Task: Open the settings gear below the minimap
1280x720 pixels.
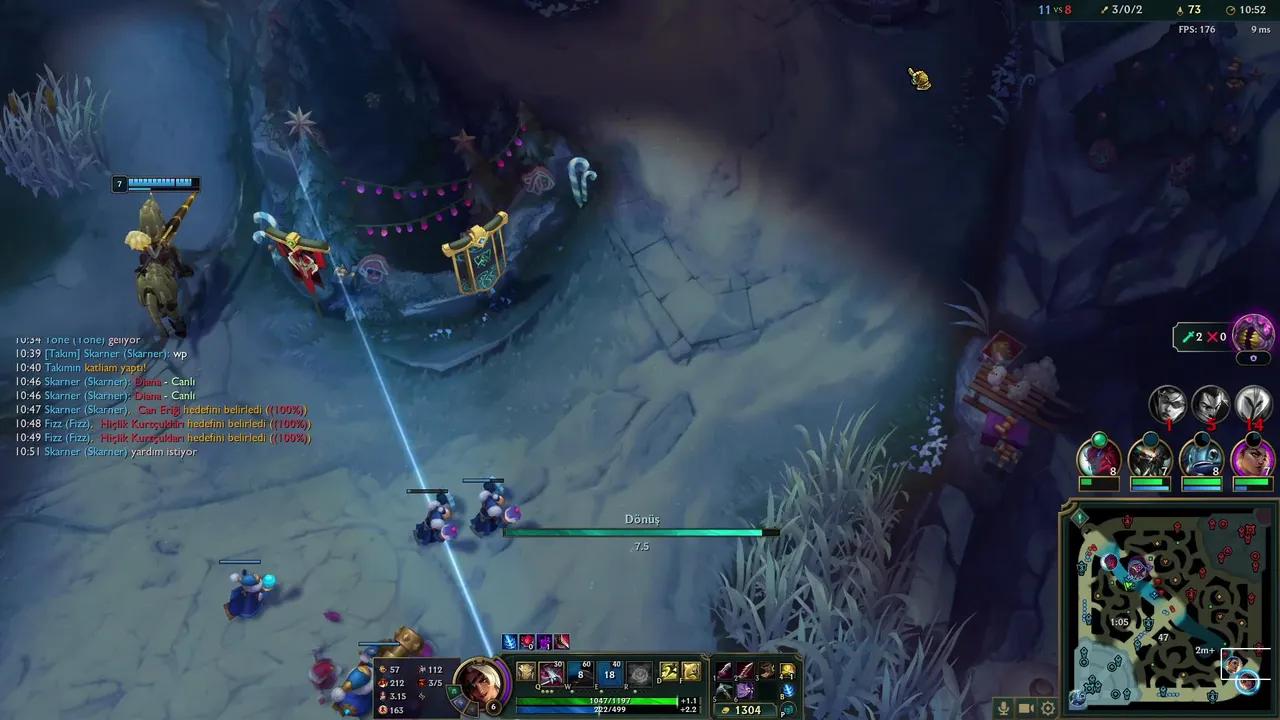Action: pyautogui.click(x=1046, y=707)
